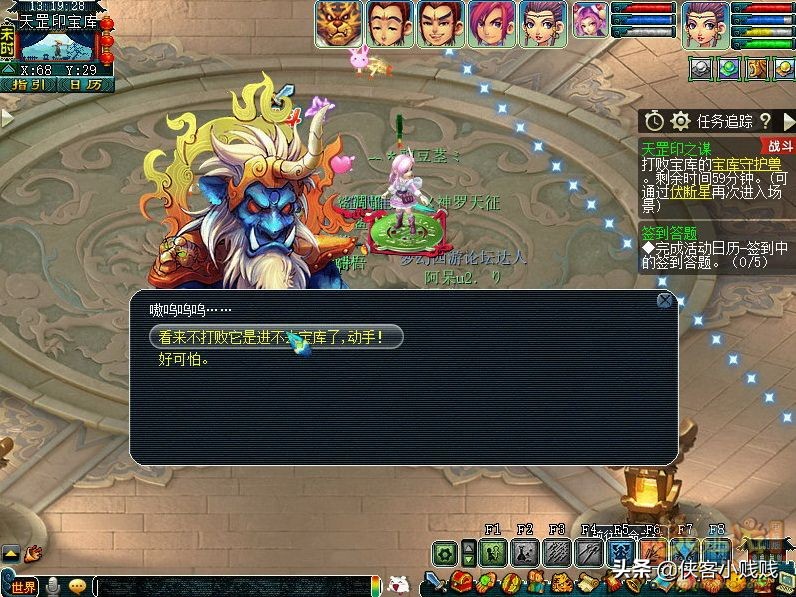The image size is (796, 597).
Task: Open the 世界 chat channel selector
Action: tap(21, 586)
